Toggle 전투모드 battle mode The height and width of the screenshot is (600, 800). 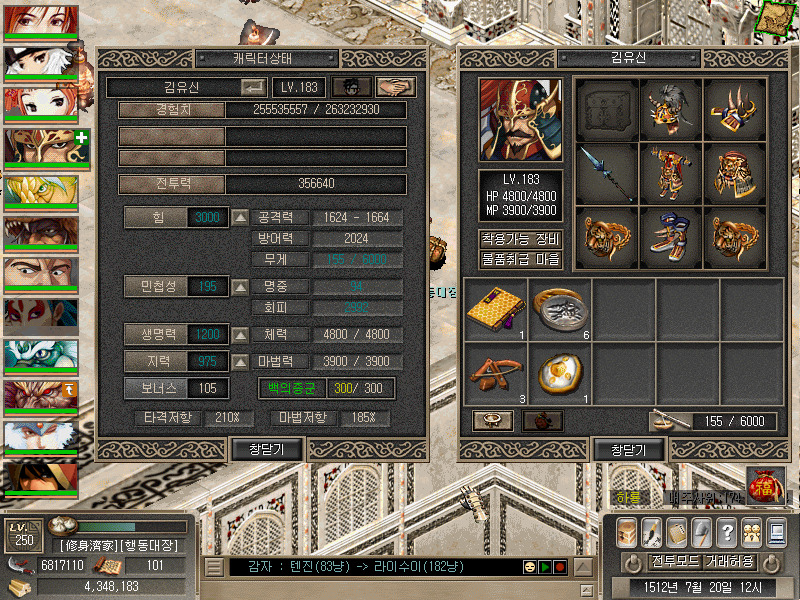coord(675,561)
